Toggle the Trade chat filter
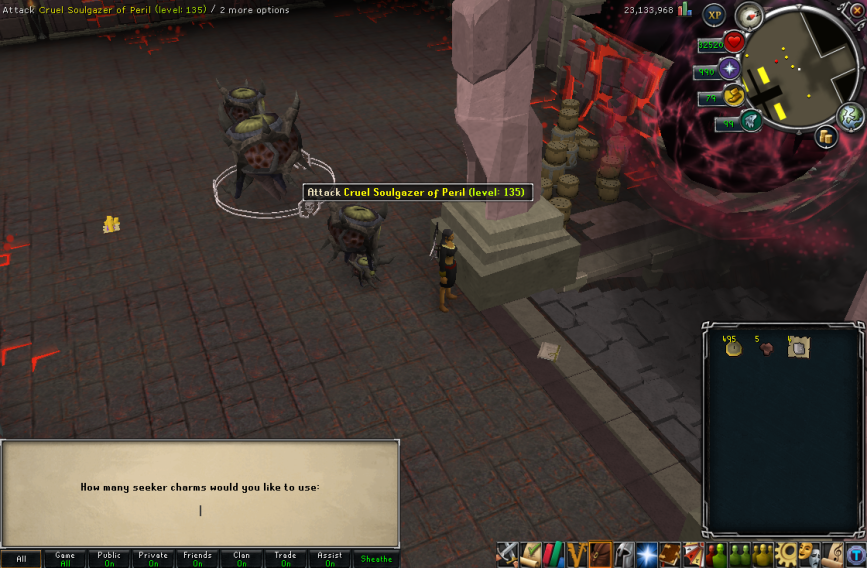867x568 pixels. tap(285, 559)
